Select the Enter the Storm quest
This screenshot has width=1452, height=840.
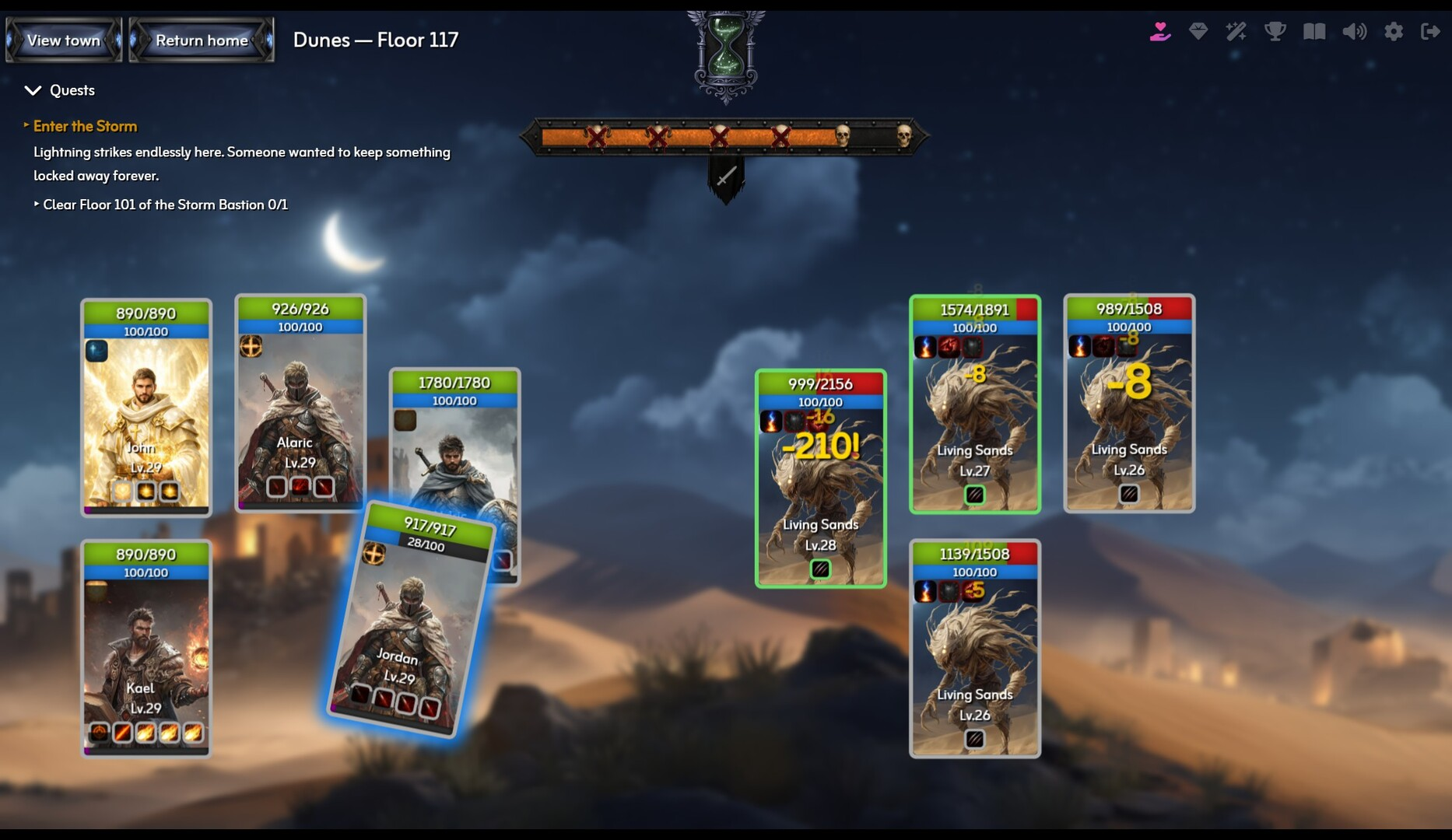pyautogui.click(x=85, y=126)
